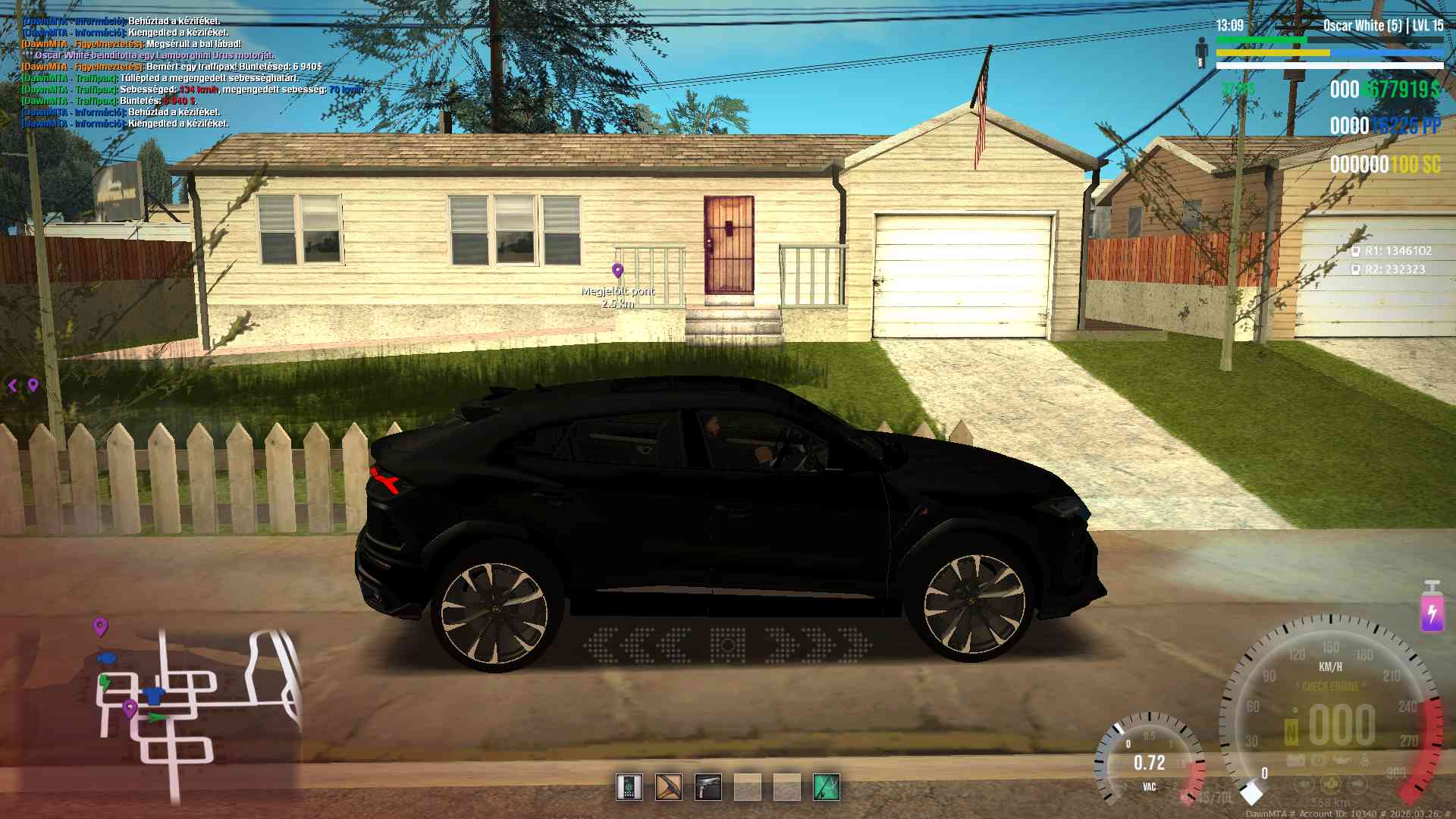Select the phone slot in the hotbar
Image resolution: width=1456 pixels, height=819 pixels.
pos(629,787)
